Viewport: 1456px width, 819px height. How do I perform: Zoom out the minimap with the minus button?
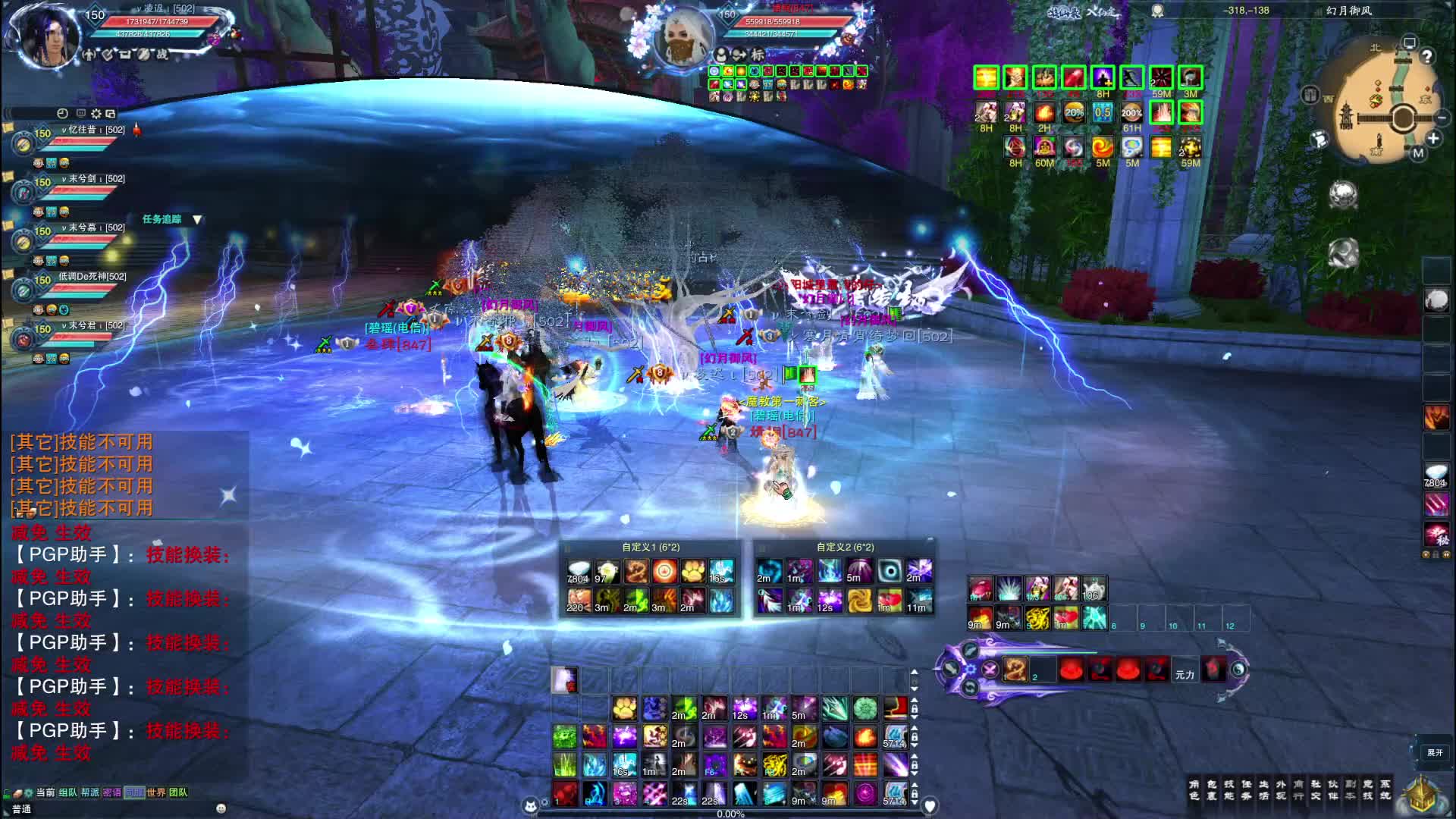1442,118
